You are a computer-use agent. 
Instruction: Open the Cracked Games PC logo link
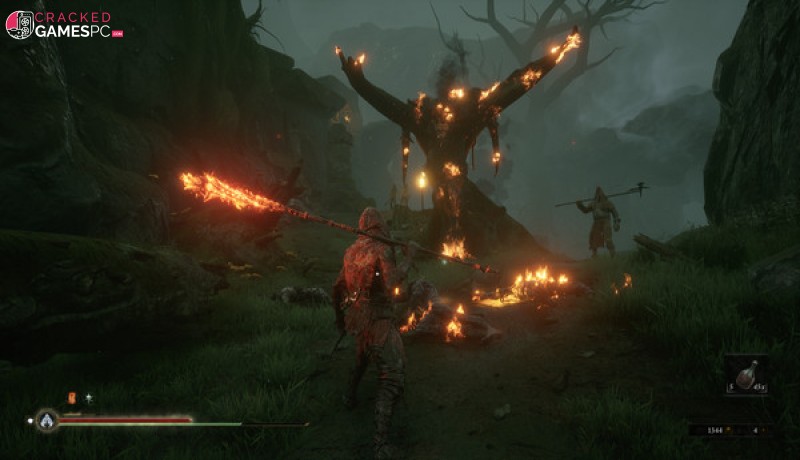(x=62, y=24)
